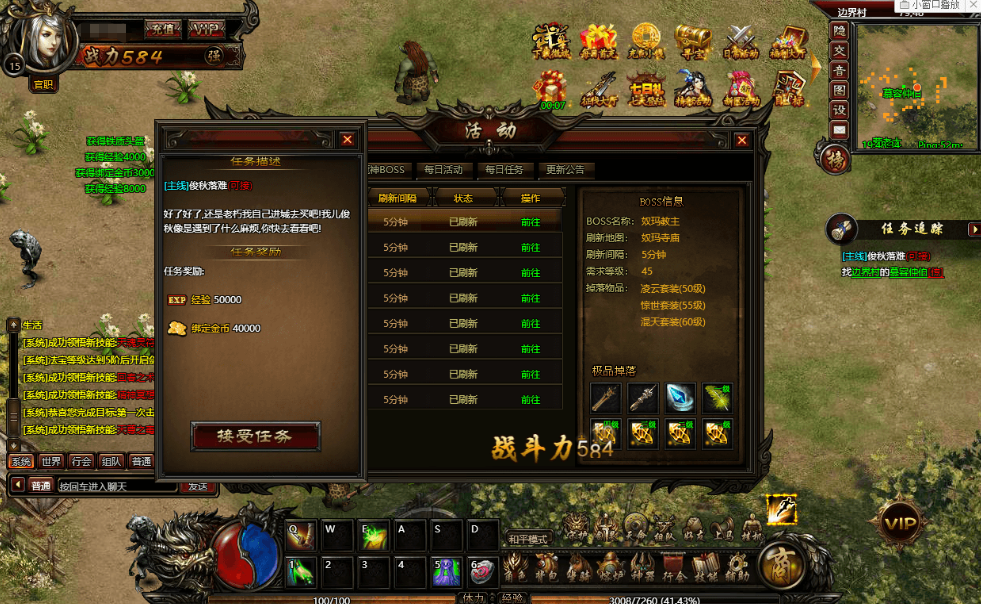Show the 更新公告 tab
This screenshot has height=604, width=981.
click(x=565, y=170)
